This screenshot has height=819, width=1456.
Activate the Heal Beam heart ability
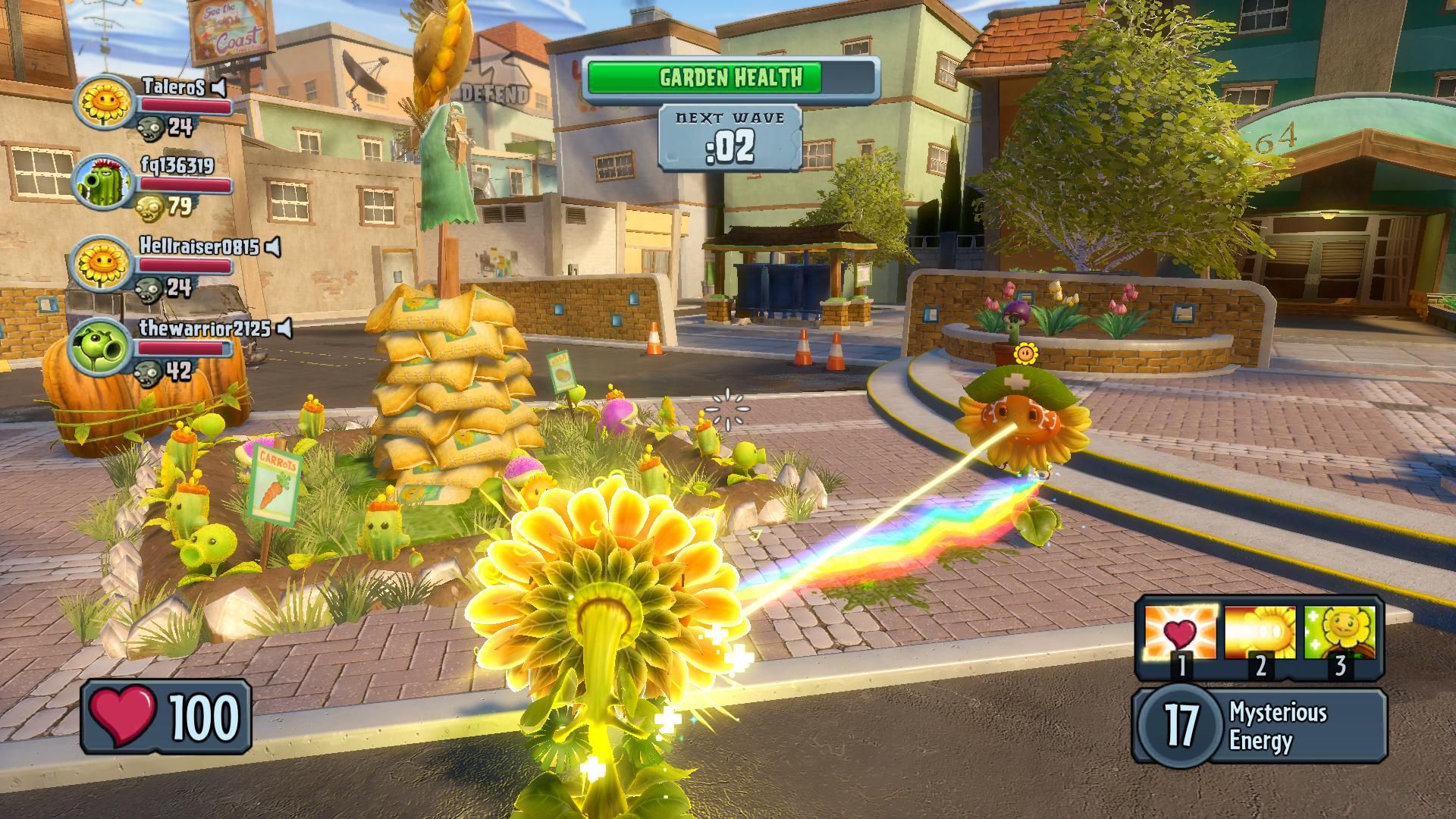1180,632
